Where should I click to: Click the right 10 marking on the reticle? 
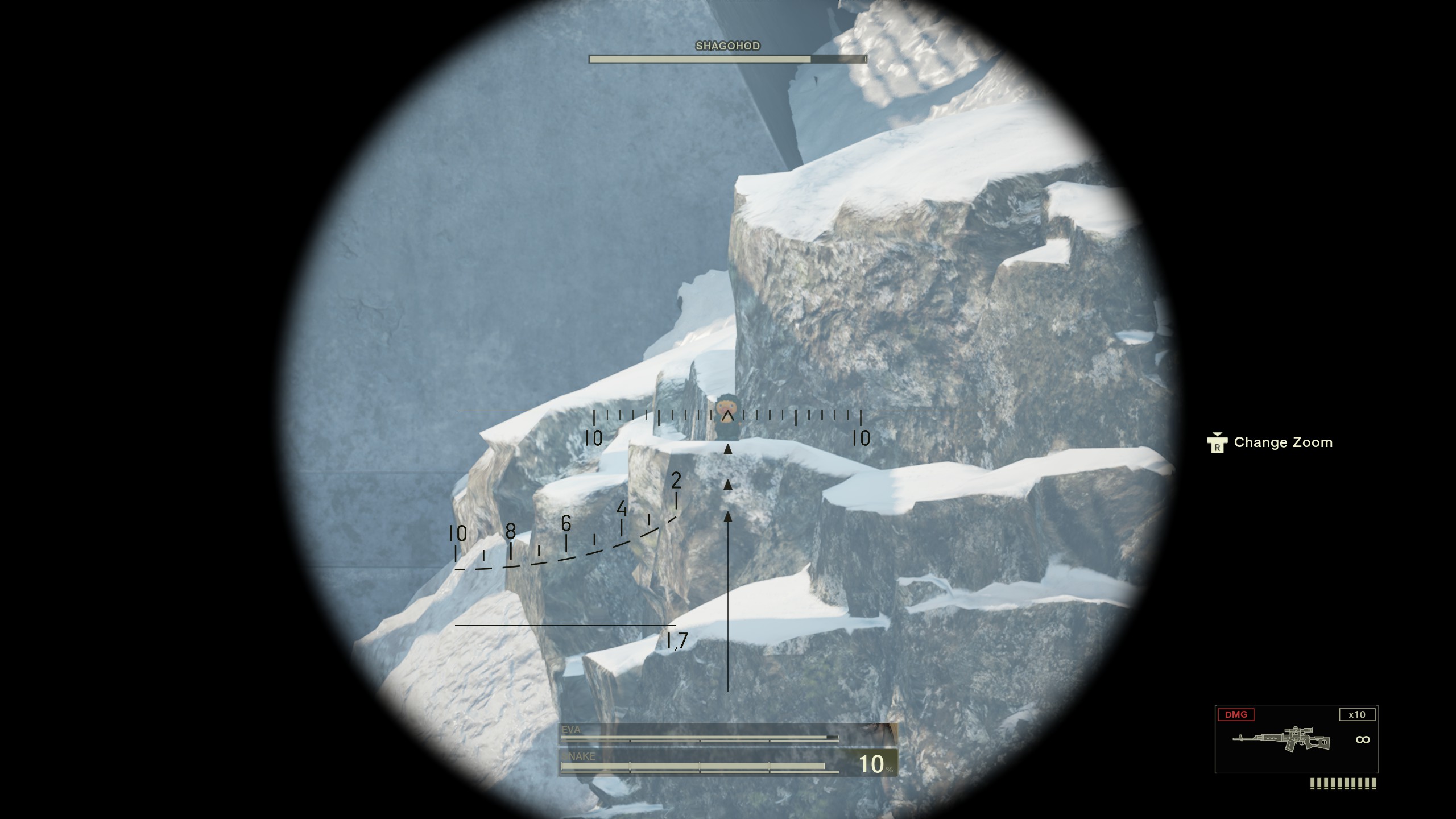click(861, 438)
